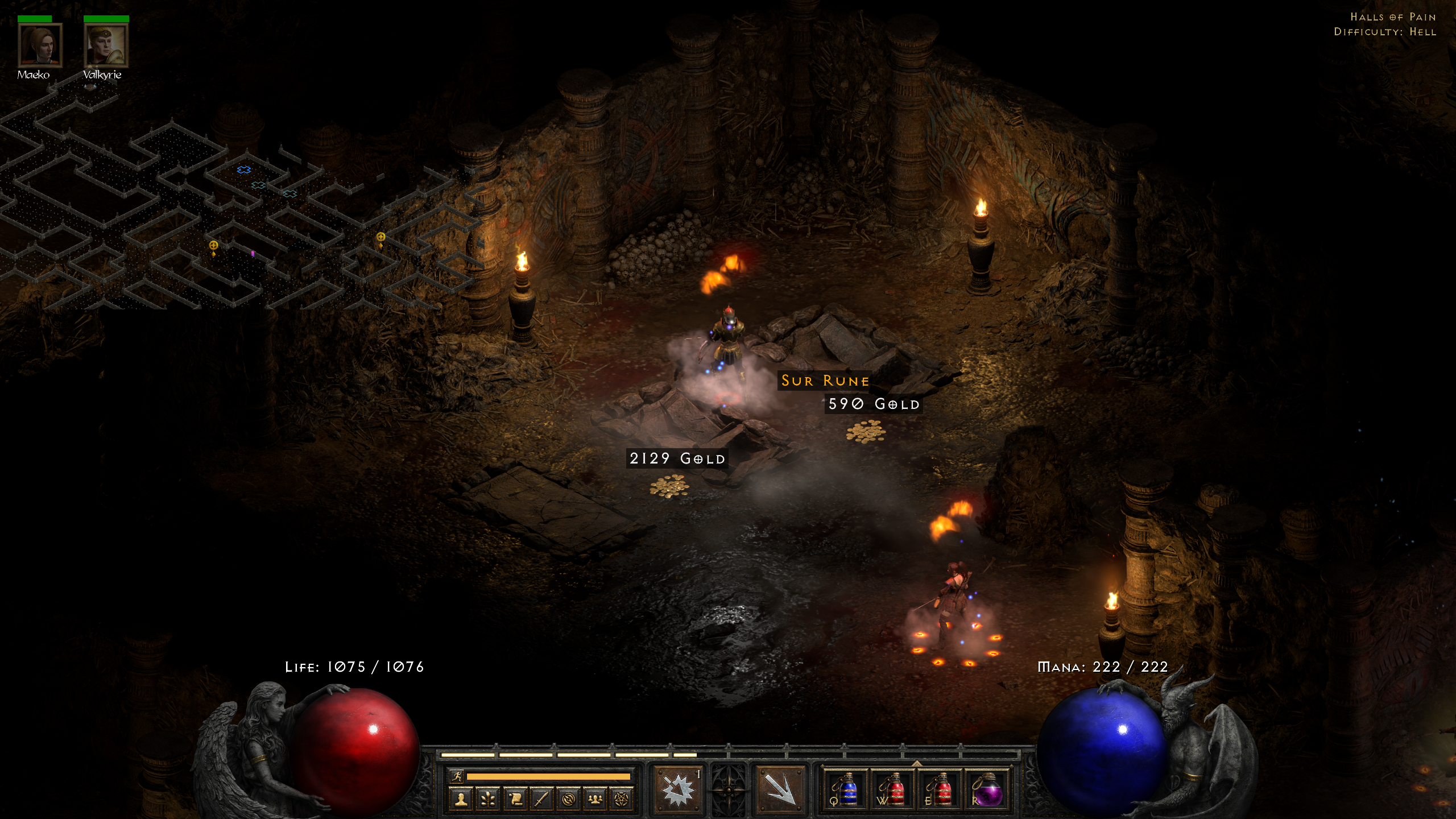Use the red healing potion marked E
Screen dimensions: 1456x819
[940, 789]
